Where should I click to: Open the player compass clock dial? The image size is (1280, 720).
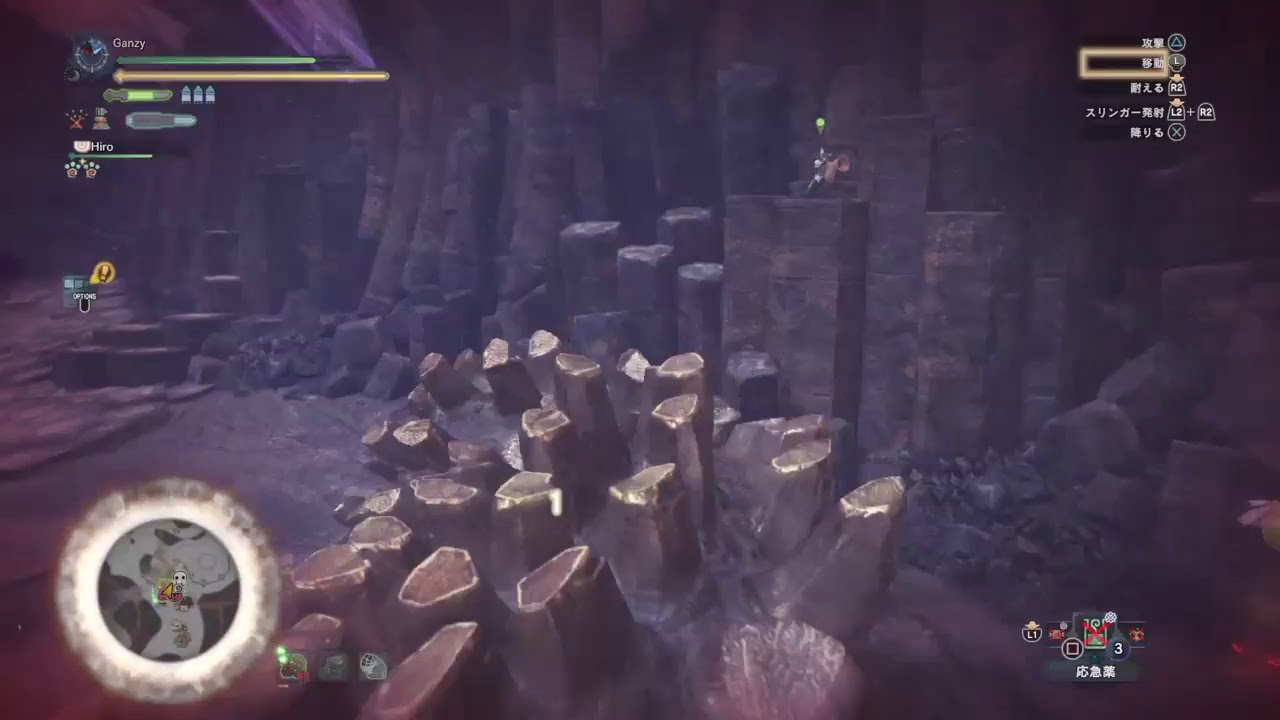pos(90,55)
